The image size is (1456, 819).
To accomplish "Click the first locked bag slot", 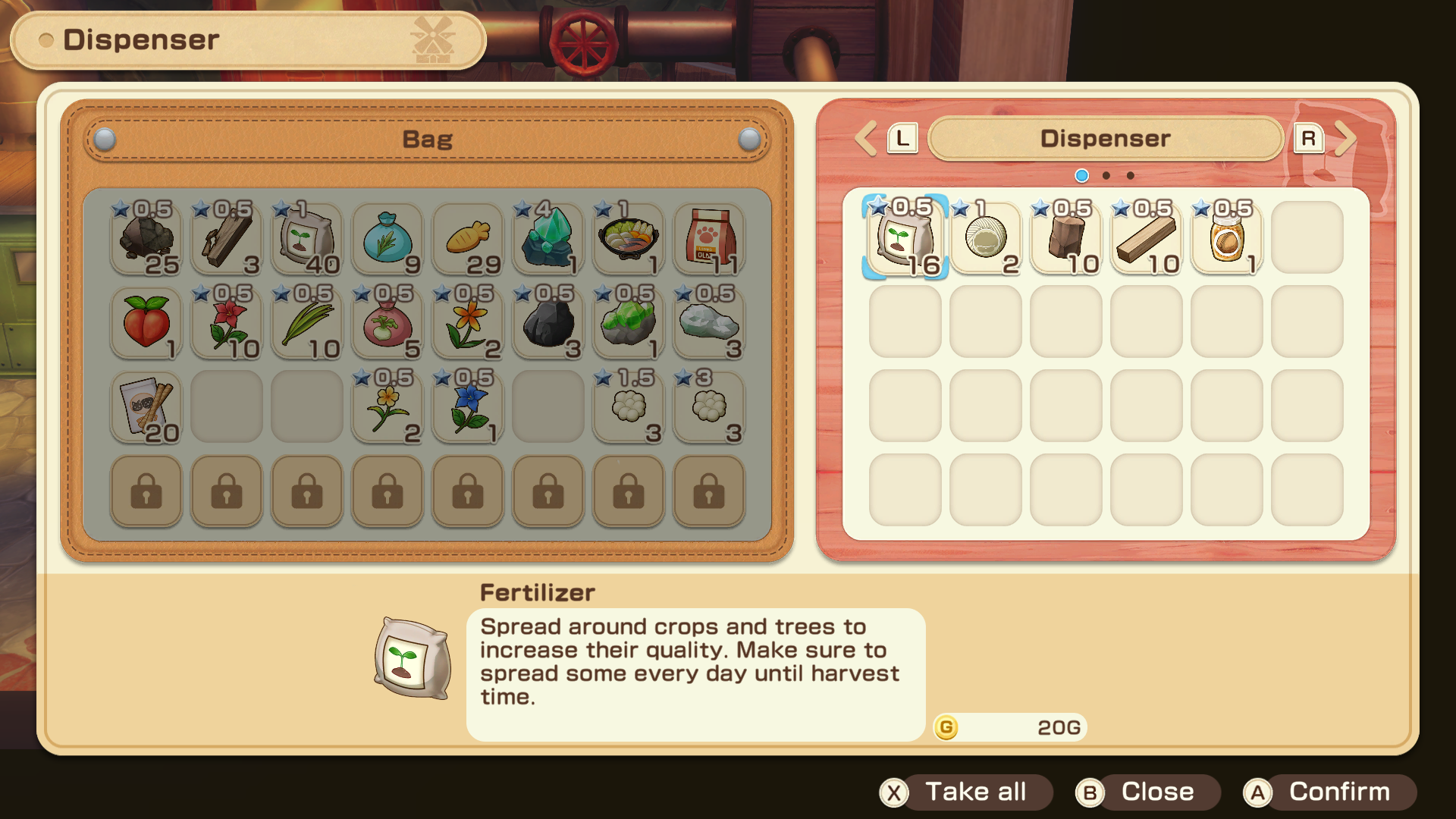I will pos(146,491).
